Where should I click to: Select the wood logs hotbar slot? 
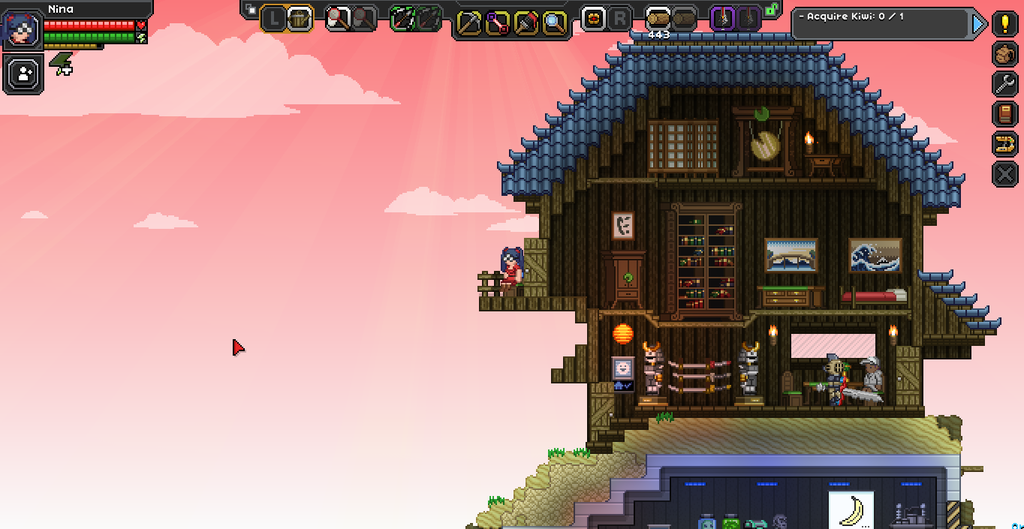[x=658, y=17]
